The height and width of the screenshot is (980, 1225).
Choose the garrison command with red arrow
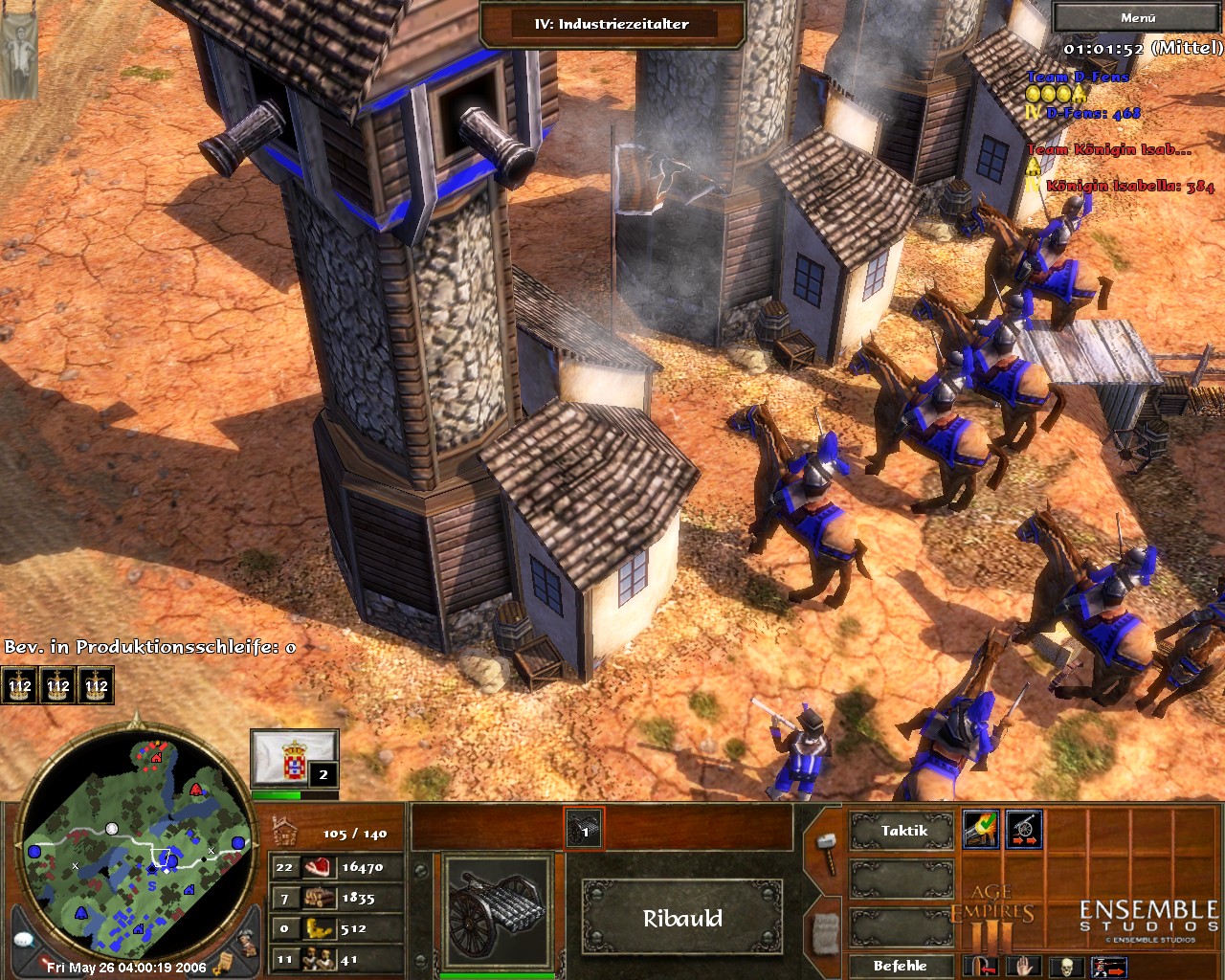[979, 966]
